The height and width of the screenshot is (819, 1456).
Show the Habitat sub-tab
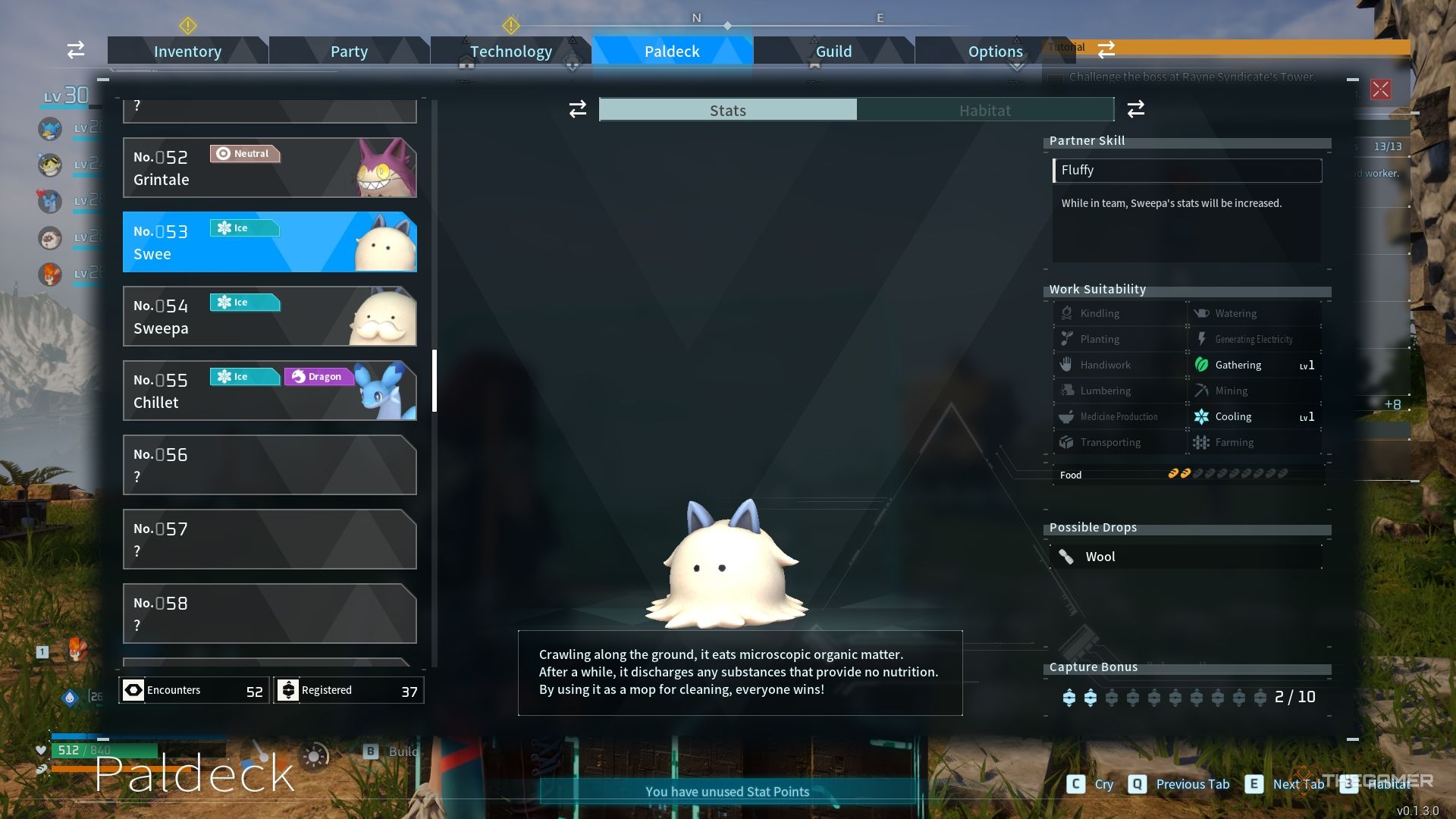pos(984,111)
